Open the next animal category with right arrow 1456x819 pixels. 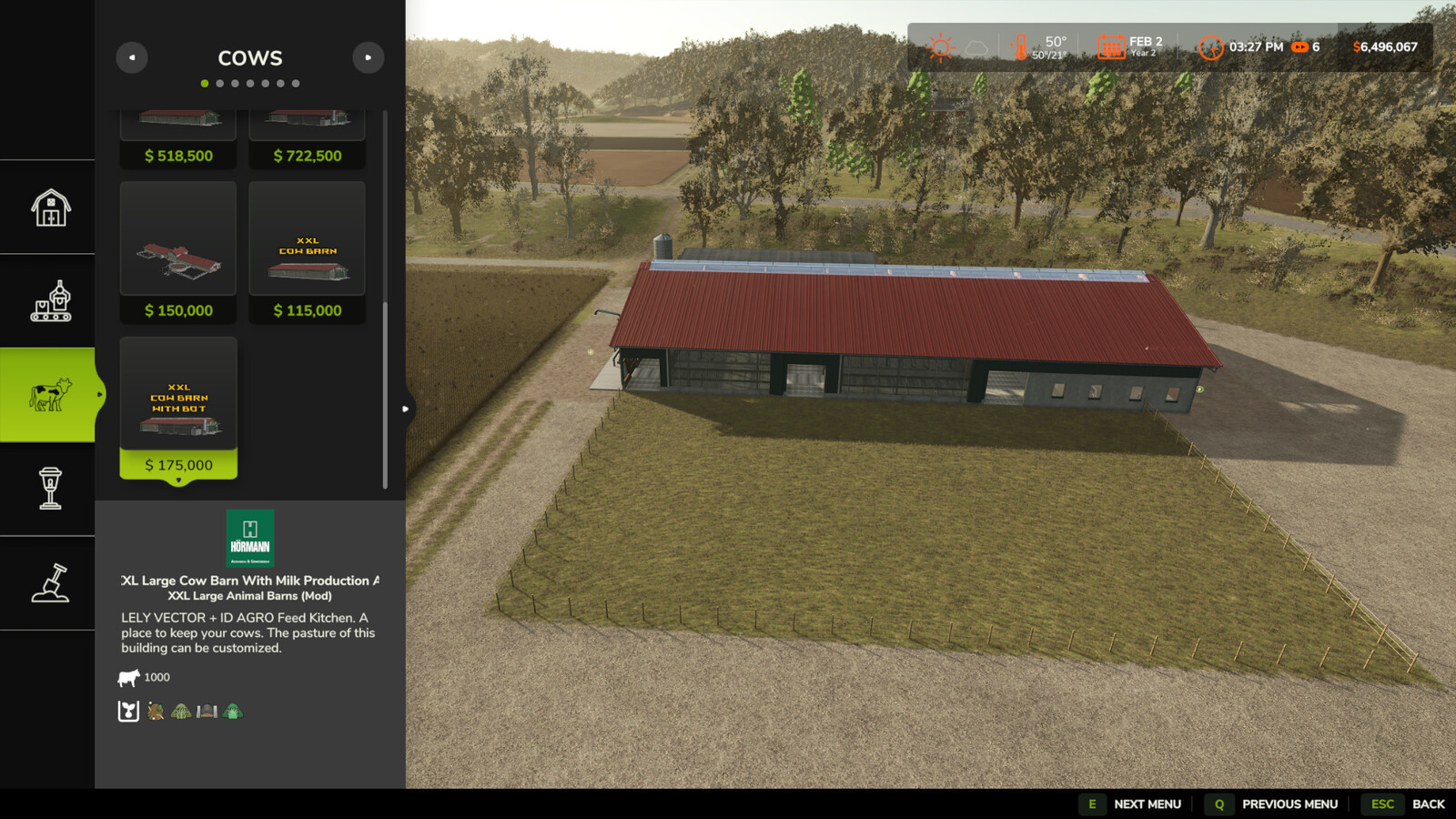point(368,56)
